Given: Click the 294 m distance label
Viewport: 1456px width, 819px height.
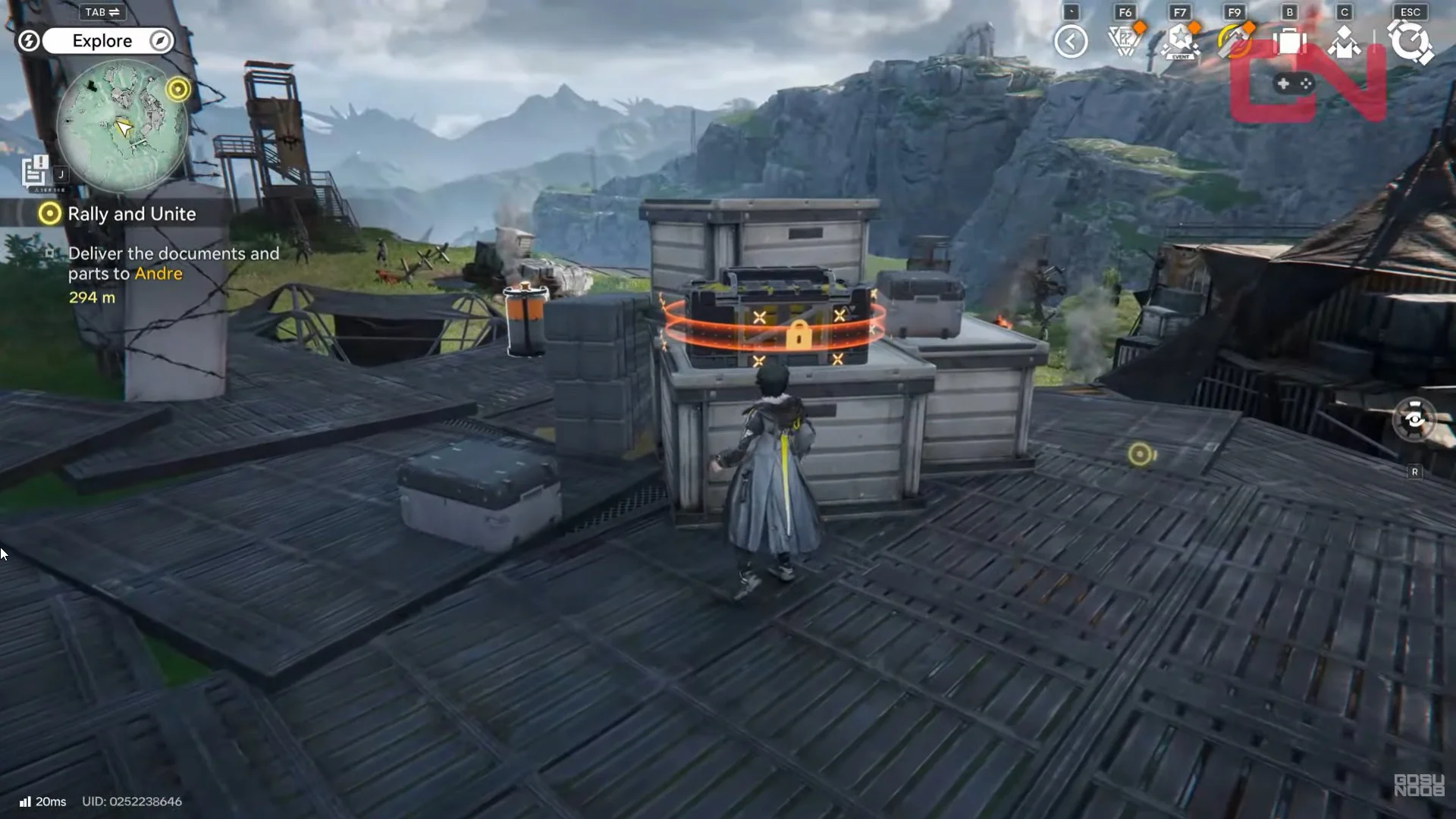Looking at the screenshot, I should point(91,298).
